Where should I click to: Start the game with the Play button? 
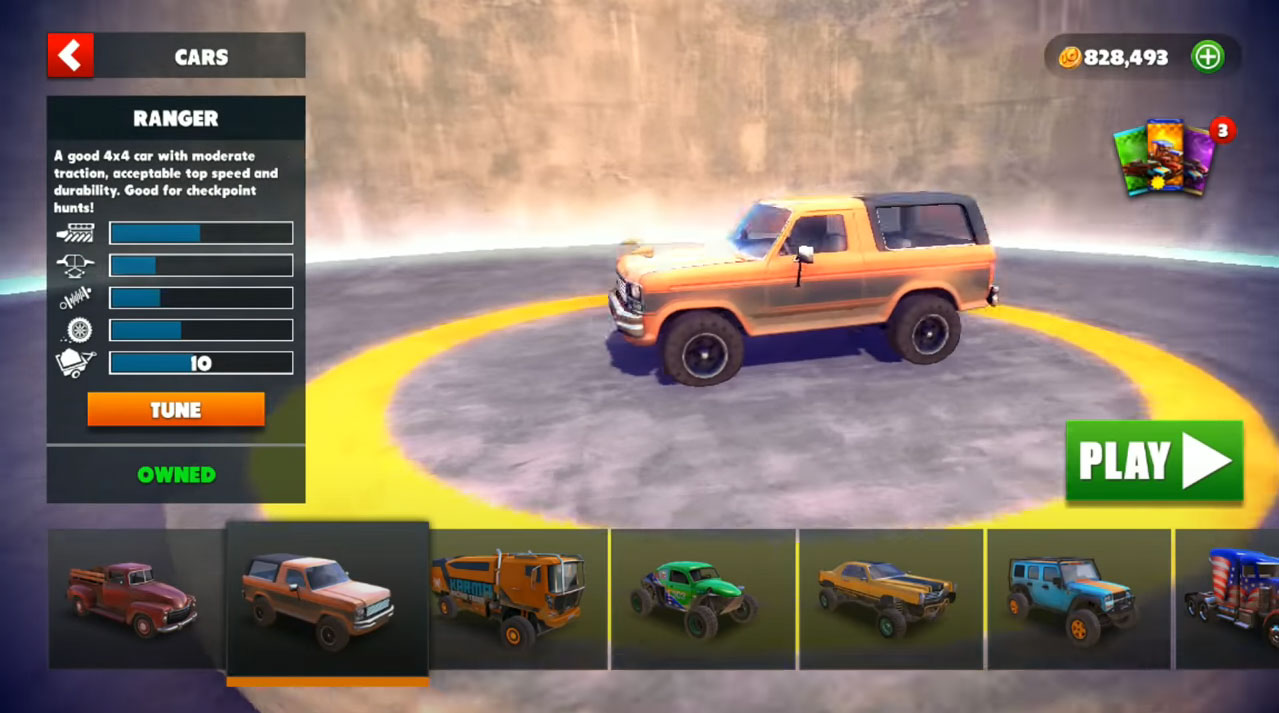[1154, 461]
